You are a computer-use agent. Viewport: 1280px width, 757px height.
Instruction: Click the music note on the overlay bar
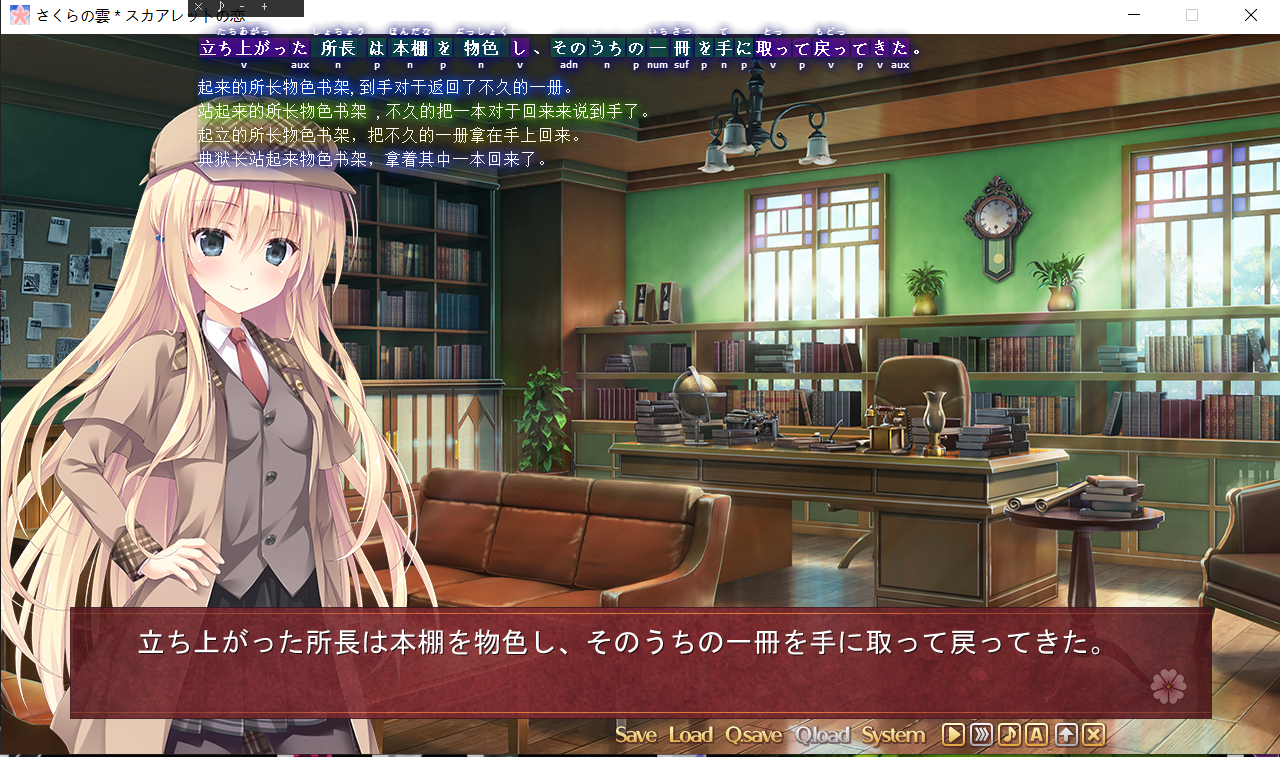[220, 7]
